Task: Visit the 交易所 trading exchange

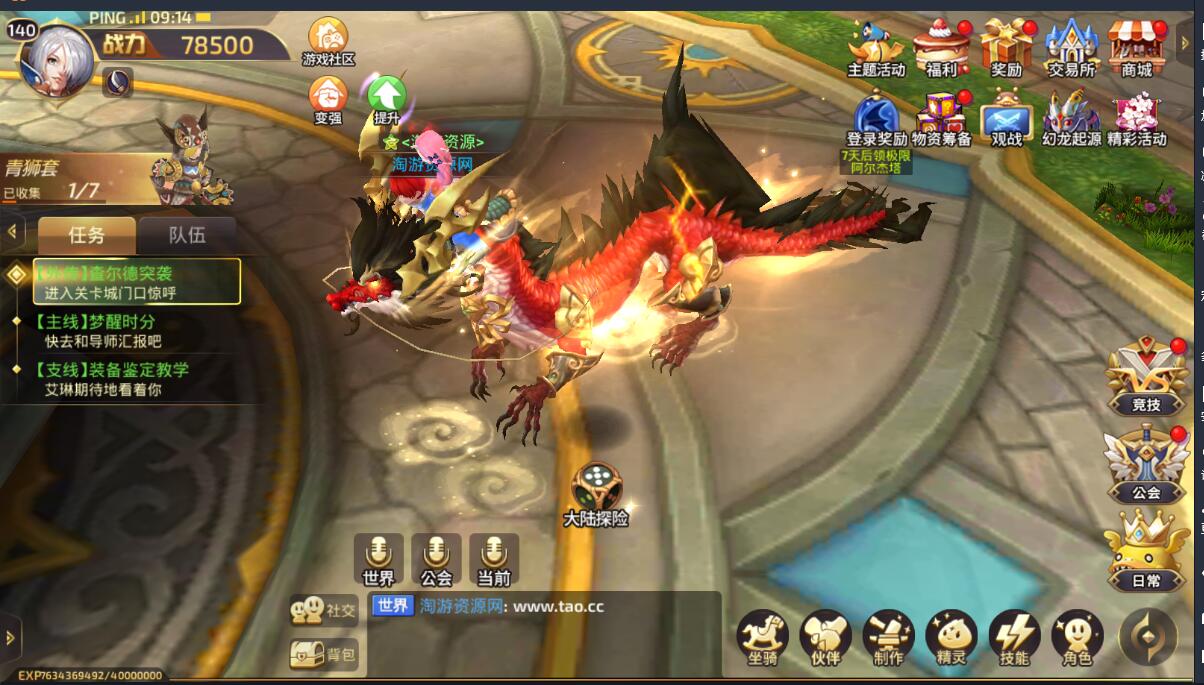Action: click(1072, 46)
